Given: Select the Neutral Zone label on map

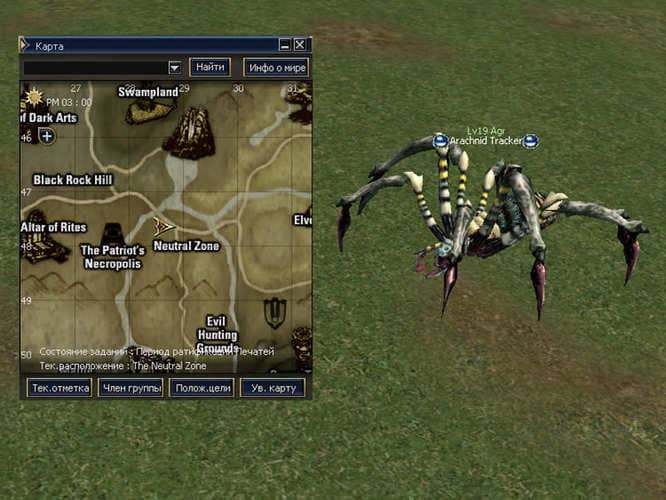Looking at the screenshot, I should pos(186,246).
